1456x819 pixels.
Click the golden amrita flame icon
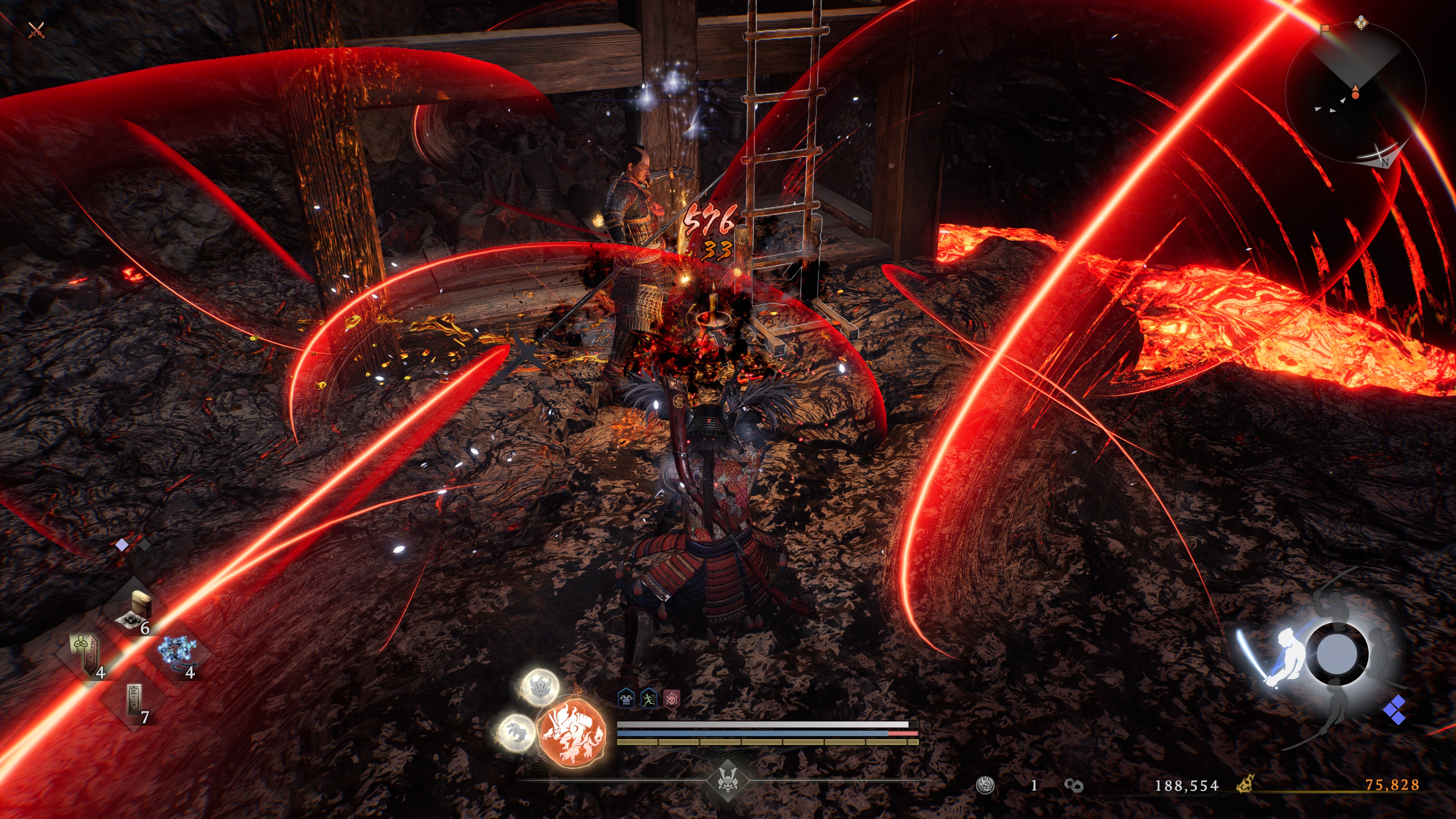coord(1244,784)
